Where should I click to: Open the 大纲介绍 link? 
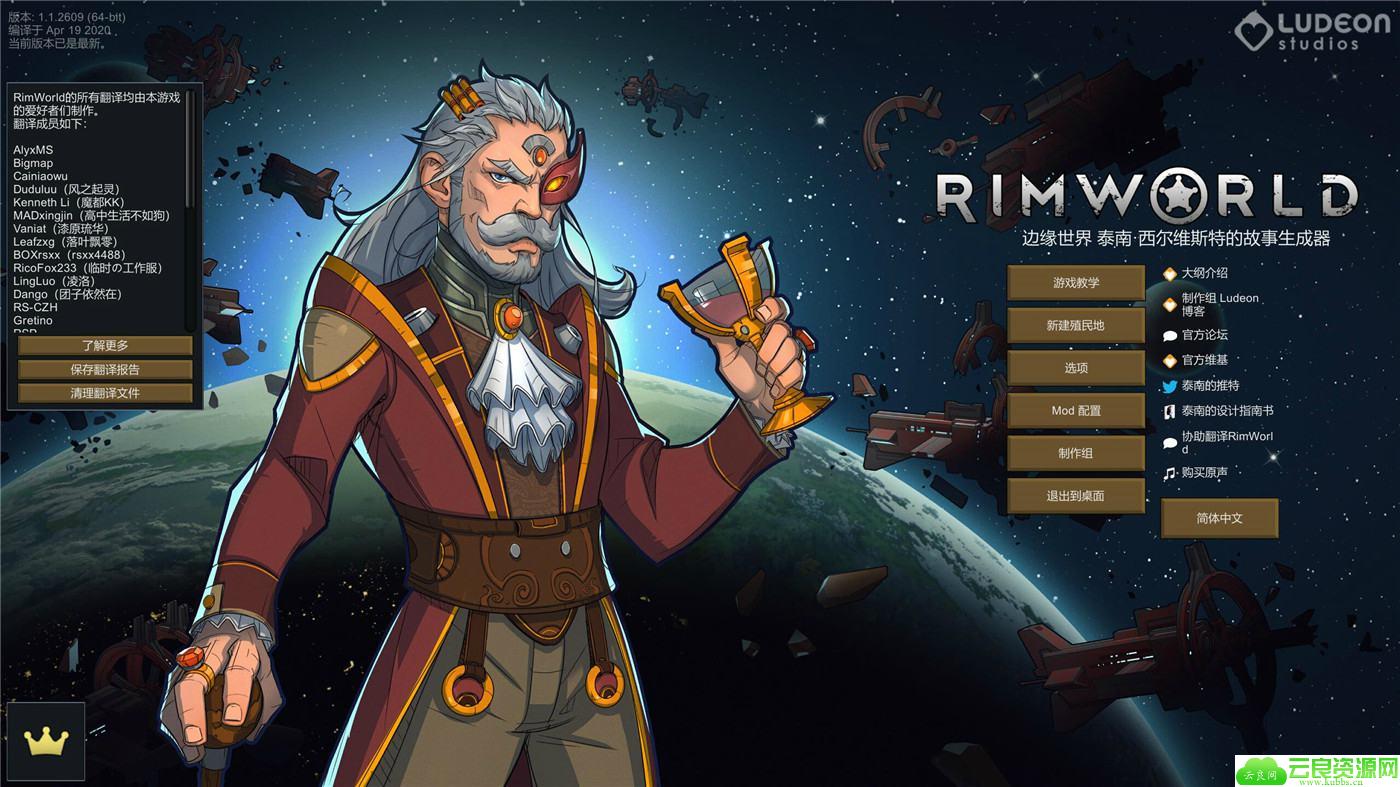(1204, 273)
